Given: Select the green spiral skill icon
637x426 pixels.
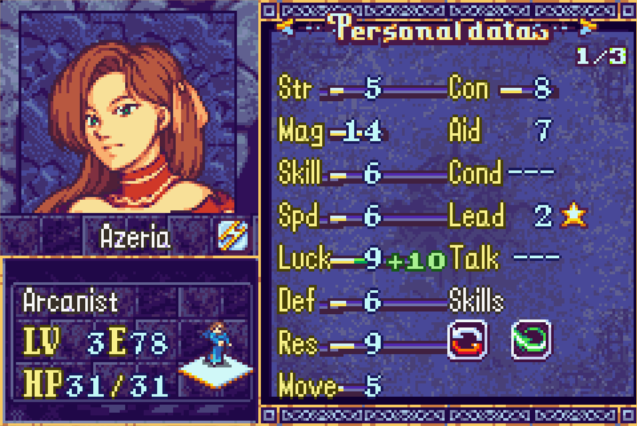Looking at the screenshot, I should click(529, 339).
